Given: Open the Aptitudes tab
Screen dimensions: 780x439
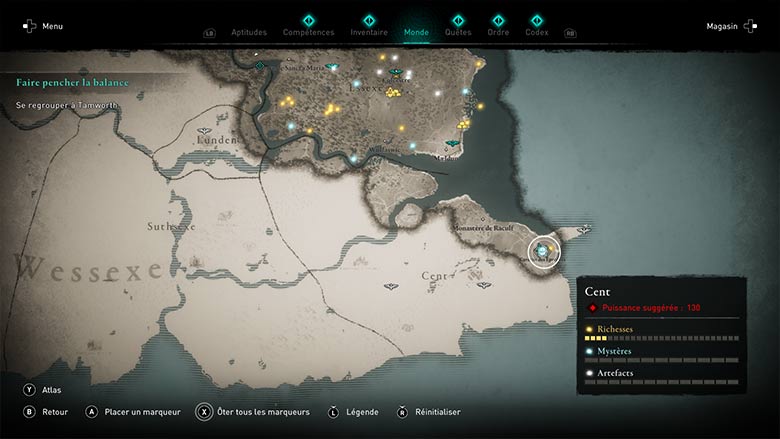Looking at the screenshot, I should [249, 32].
